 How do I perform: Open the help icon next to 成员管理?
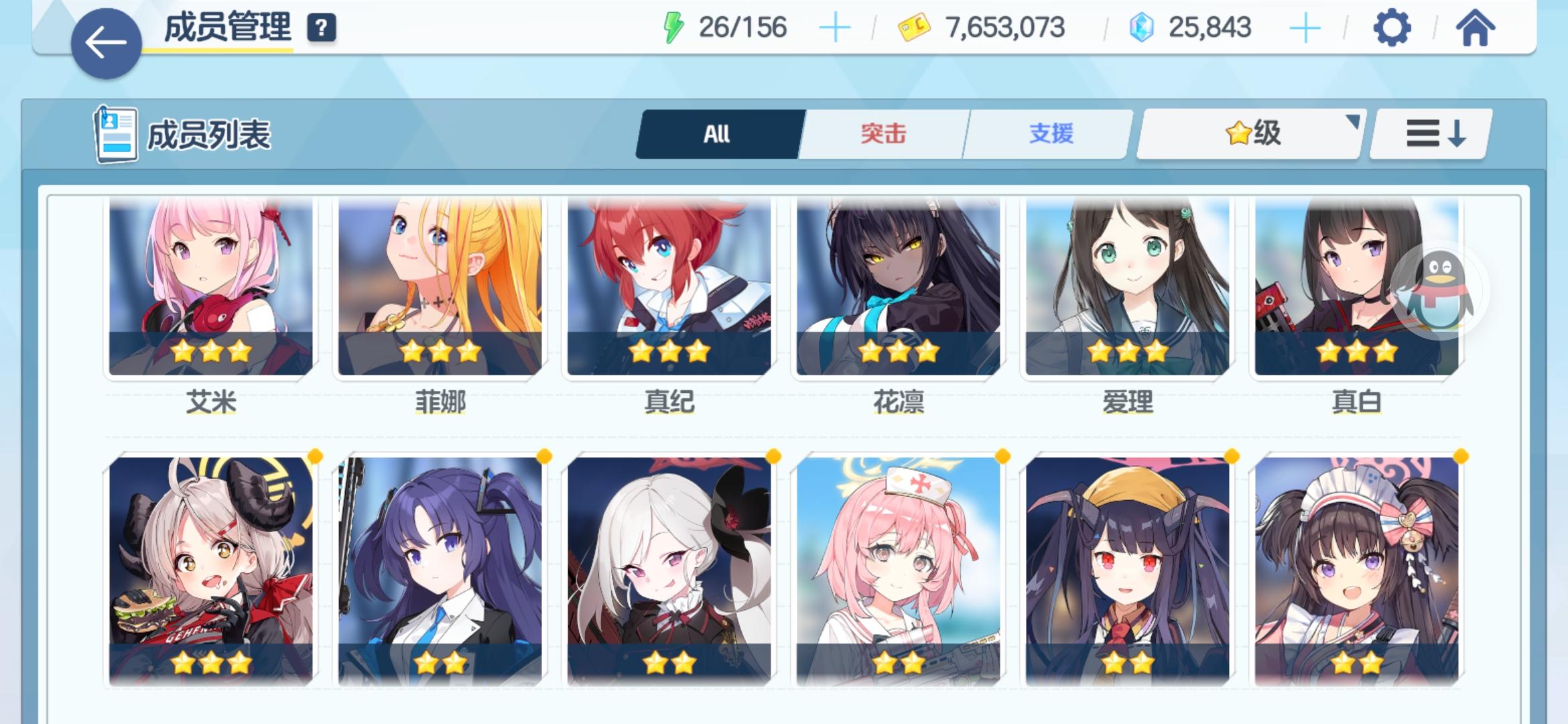(323, 28)
